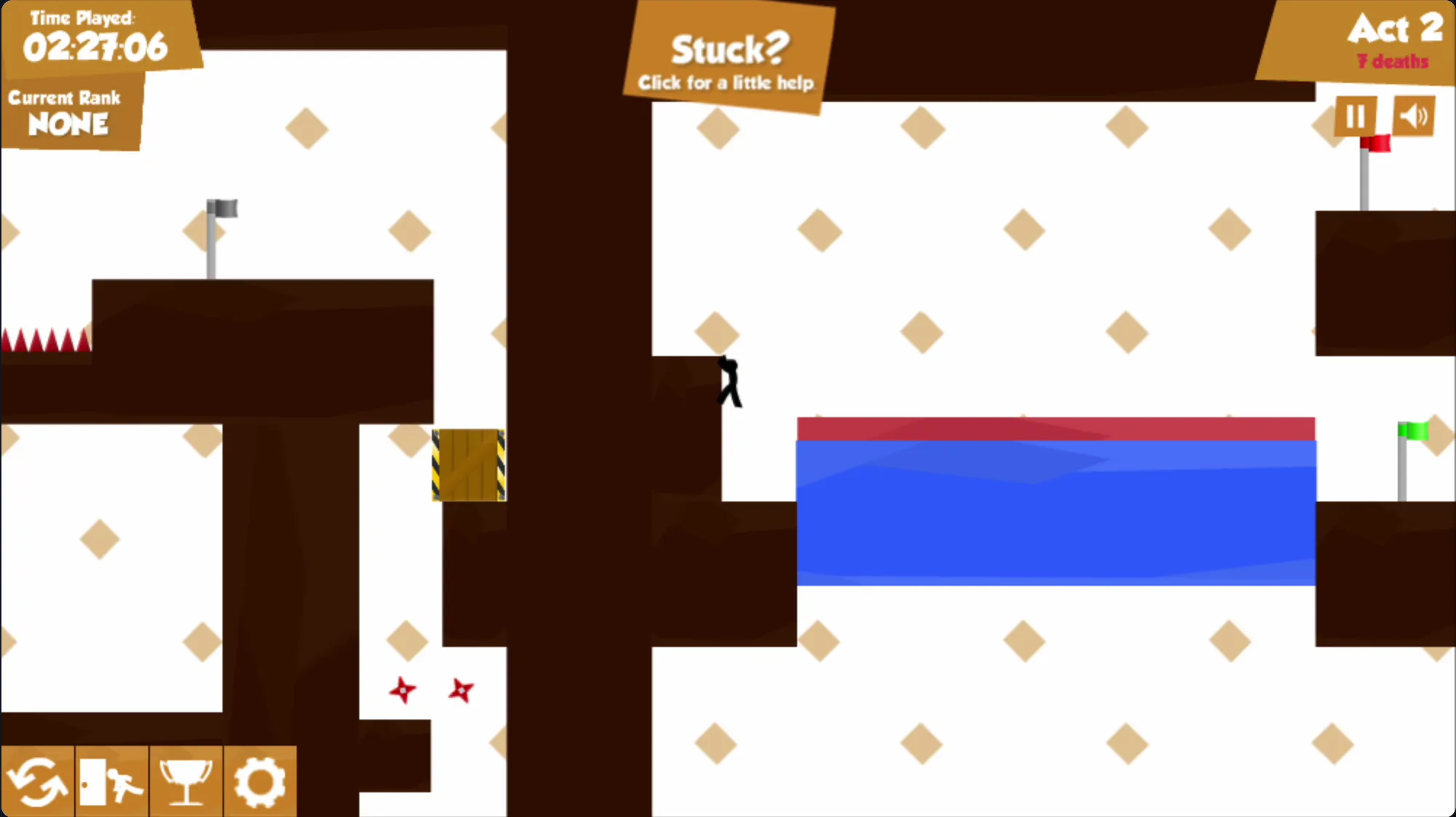This screenshot has height=817, width=1456.
Task: Click the blue water pool
Action: (1055, 509)
